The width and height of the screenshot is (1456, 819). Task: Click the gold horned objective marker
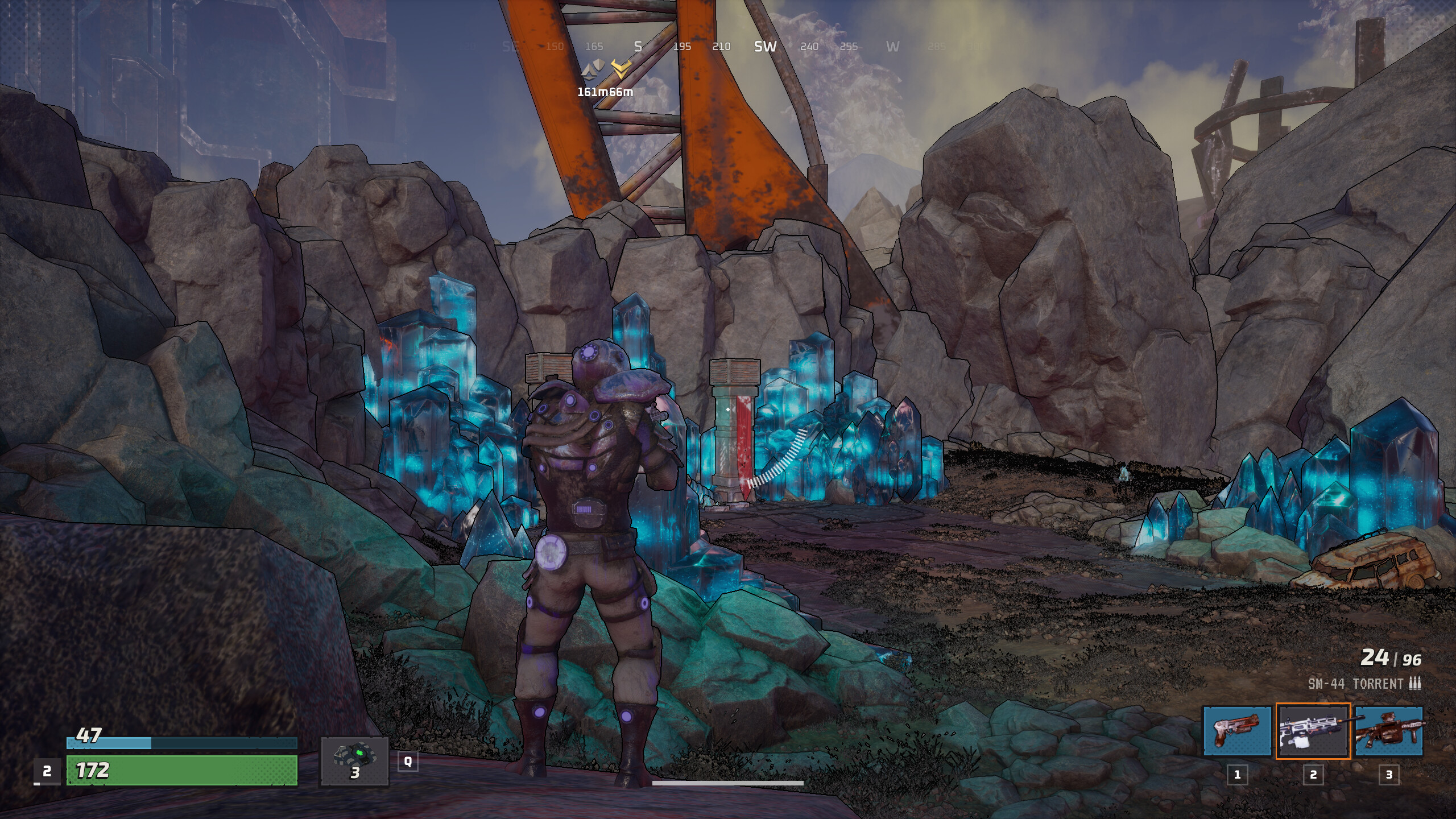(x=621, y=69)
